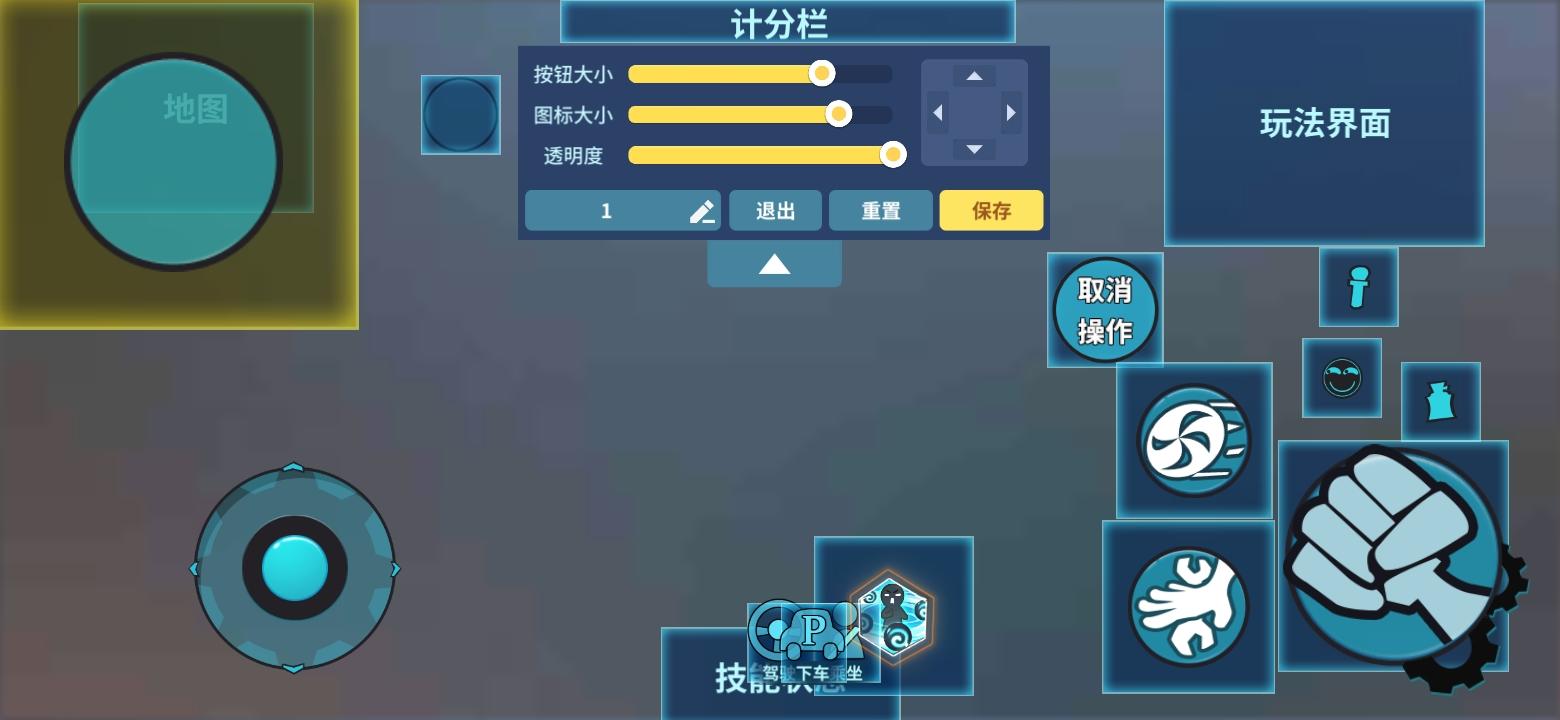Select the claw grab skill icon
The image size is (1560, 720).
(1189, 604)
